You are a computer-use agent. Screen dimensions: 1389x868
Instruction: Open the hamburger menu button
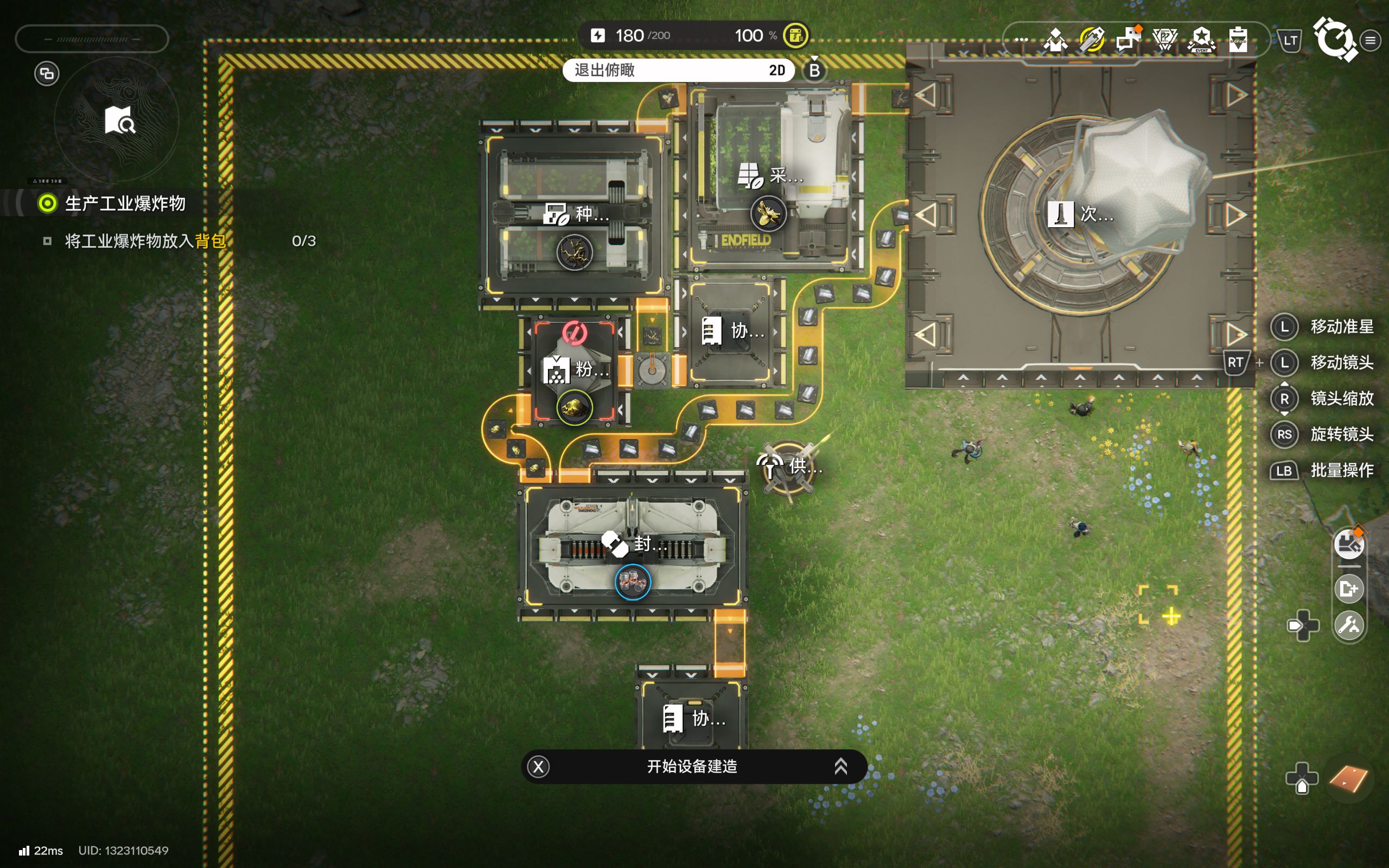pos(1371,40)
